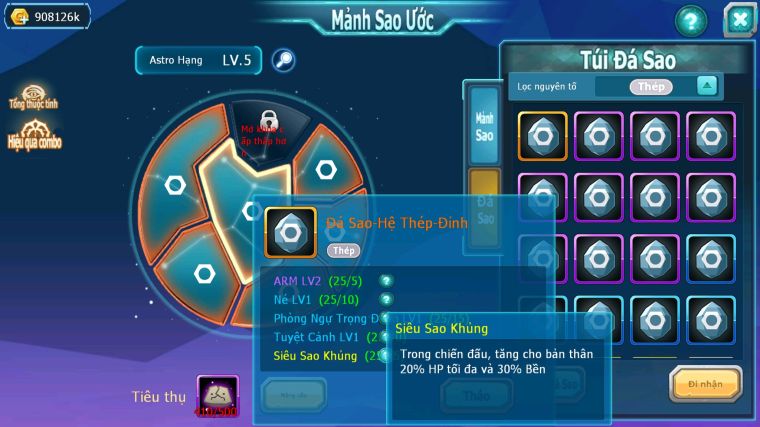
Task: Click the help icon next to ARM LV2
Action: 386,281
